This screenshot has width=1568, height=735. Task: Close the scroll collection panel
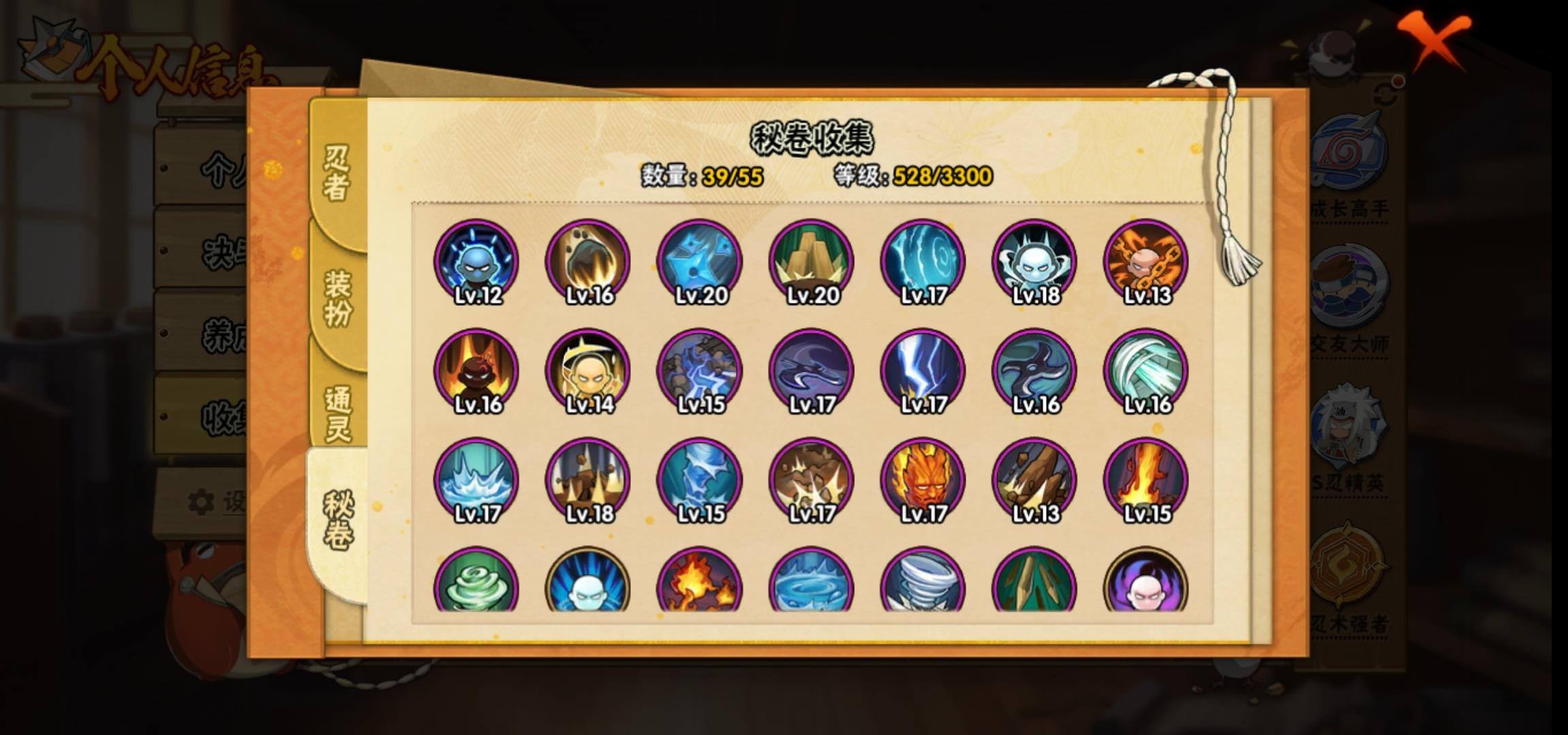1434,41
